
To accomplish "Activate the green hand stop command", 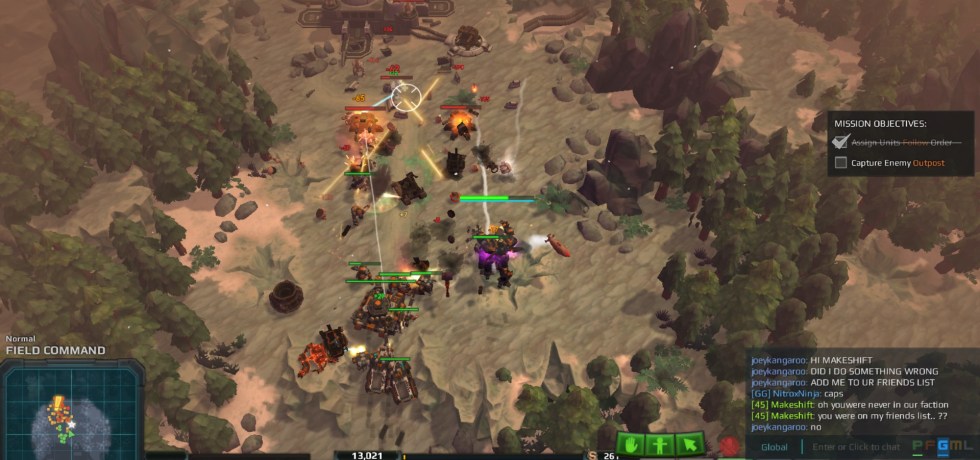I will pos(630,444).
